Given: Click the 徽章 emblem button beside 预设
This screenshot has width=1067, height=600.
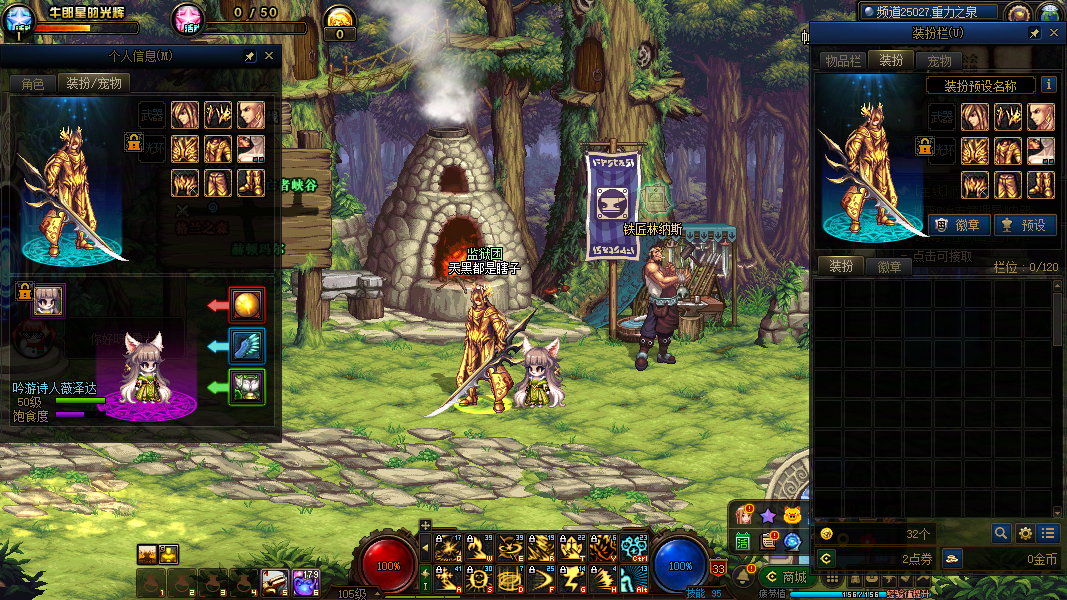Looking at the screenshot, I should (954, 225).
